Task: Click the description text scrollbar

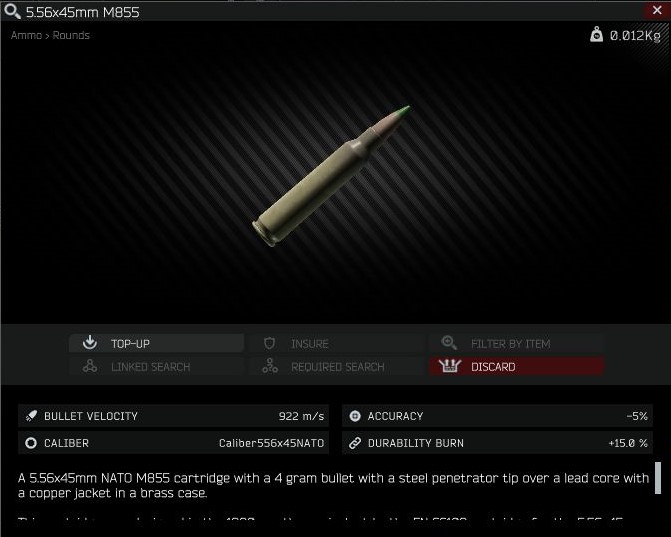Action: [658, 479]
